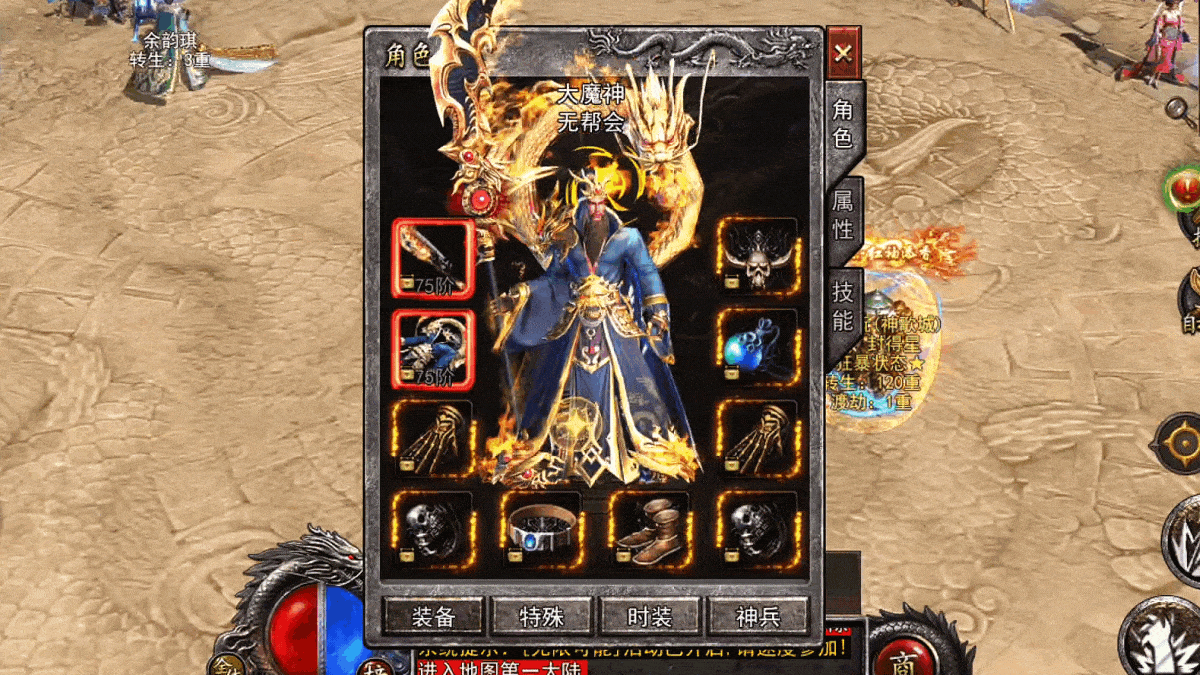Inspect the jeweled belt slot
The width and height of the screenshot is (1200, 675).
click(x=541, y=530)
